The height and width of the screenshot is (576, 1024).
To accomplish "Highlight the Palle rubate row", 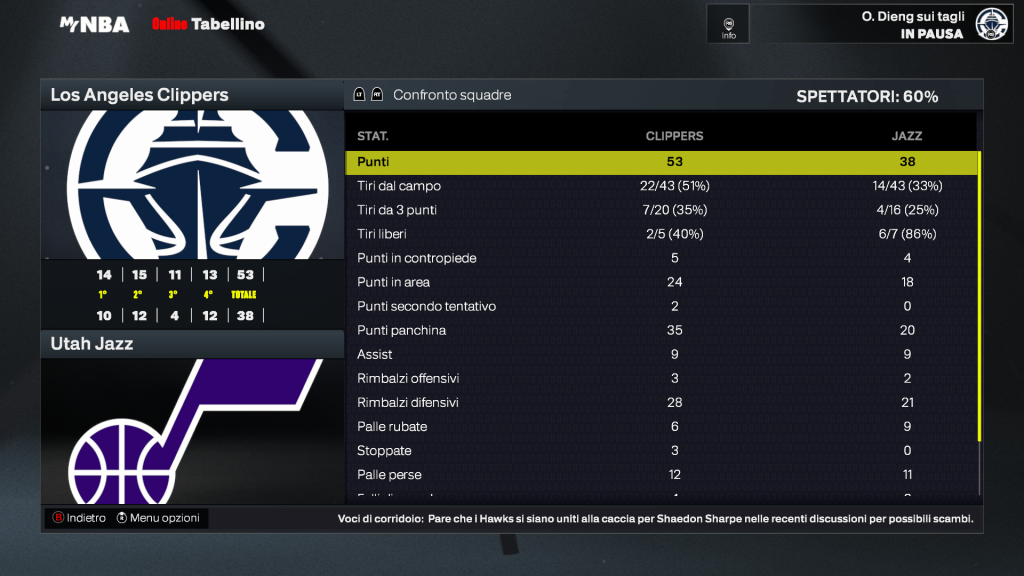I will pos(661,426).
